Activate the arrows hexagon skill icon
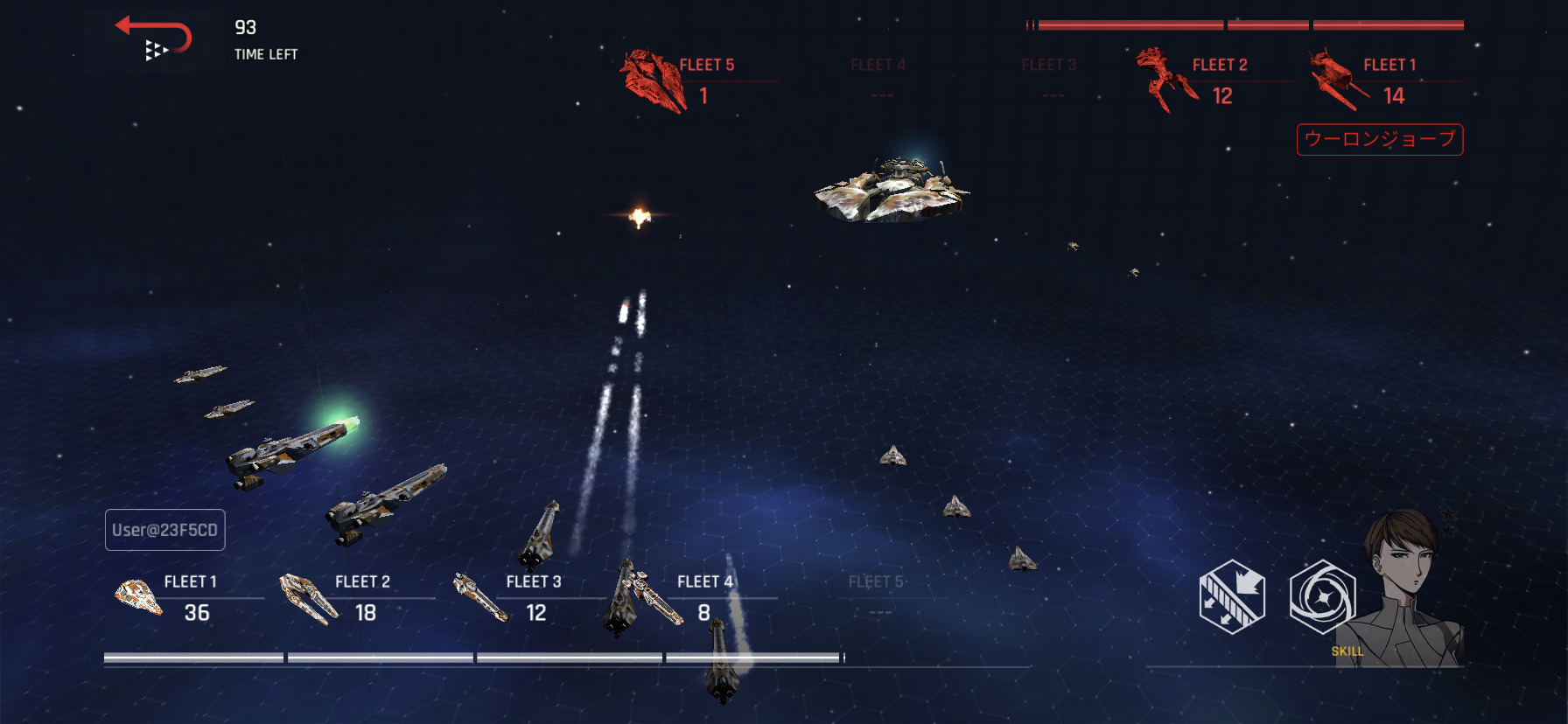The width and height of the screenshot is (1568, 724). pos(1231,597)
